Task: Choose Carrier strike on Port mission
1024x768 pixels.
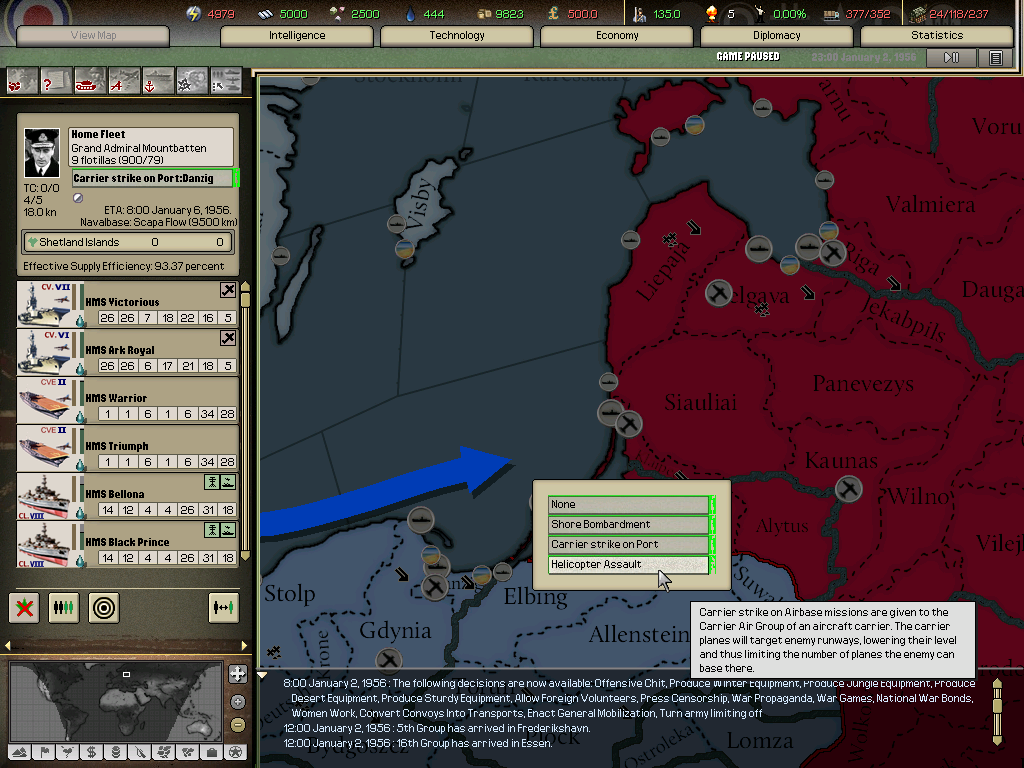Action: (628, 545)
